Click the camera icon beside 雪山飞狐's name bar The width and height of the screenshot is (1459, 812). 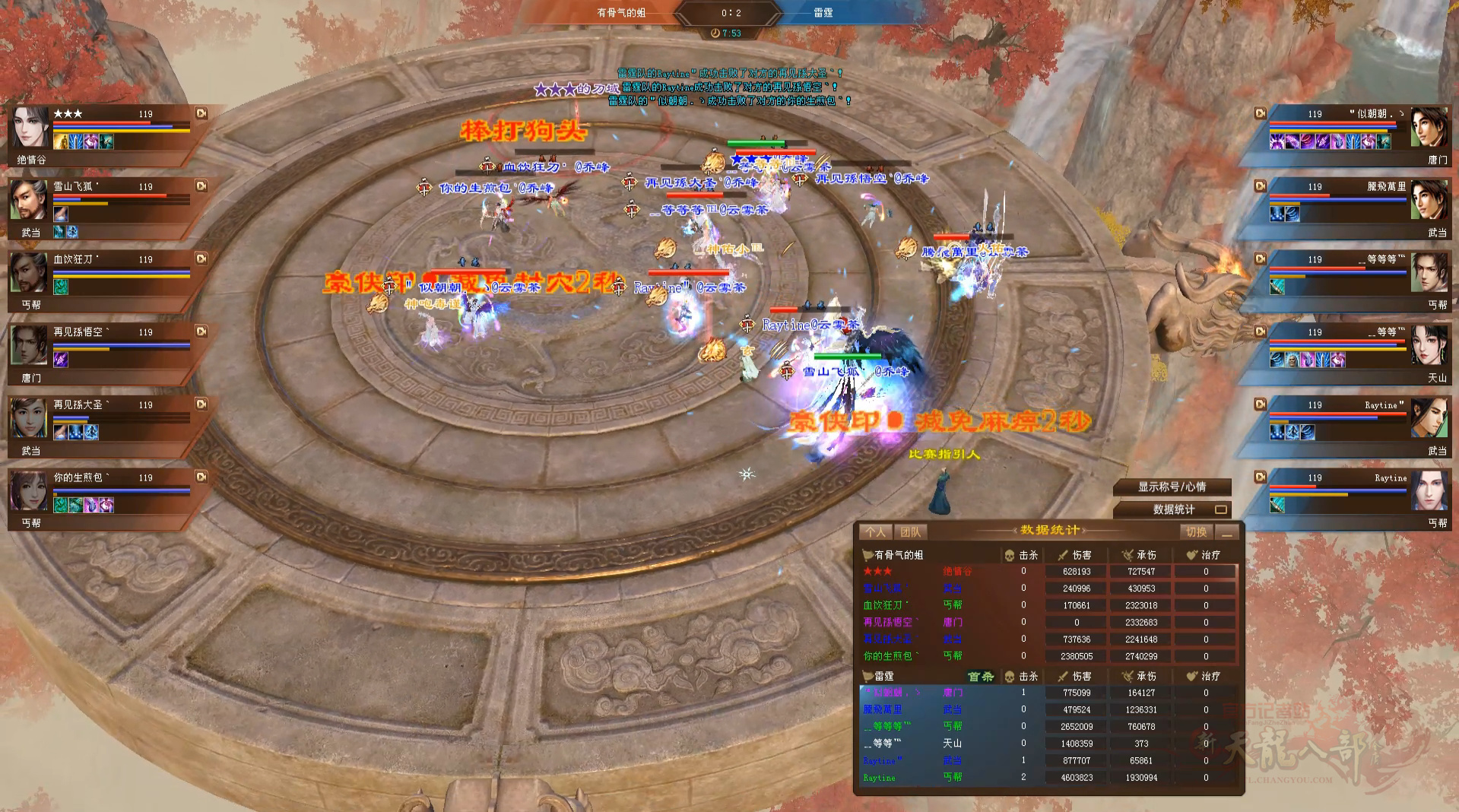pos(201,186)
